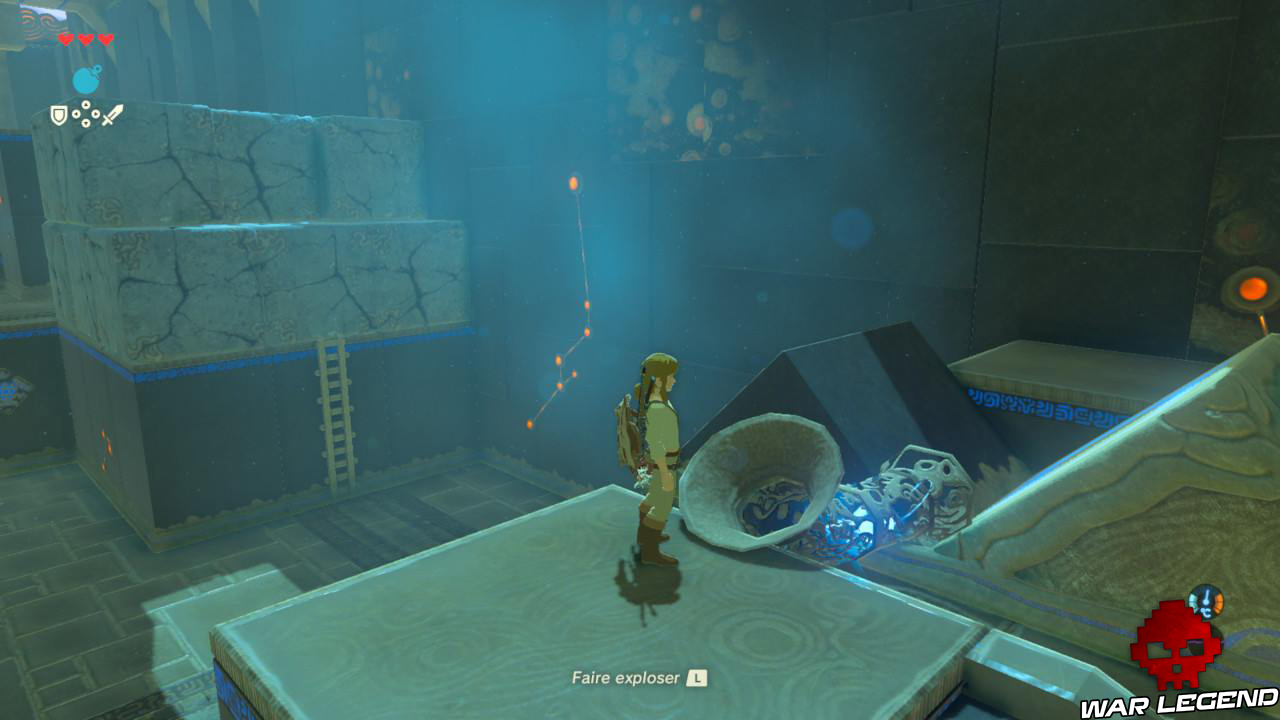
Task: Click the middle heart of Link's health meter
Action: point(86,39)
